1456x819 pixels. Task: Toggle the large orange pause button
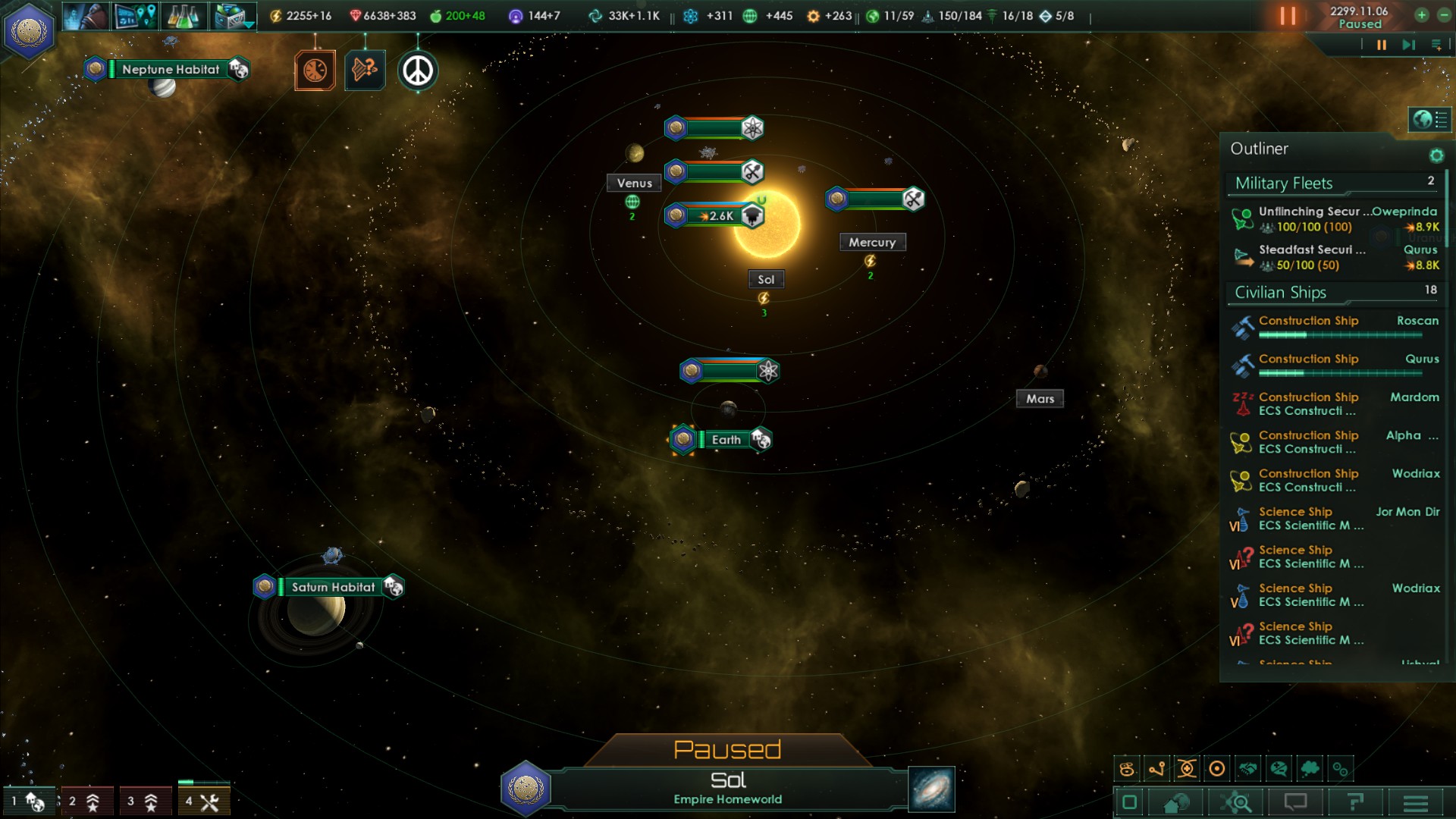click(x=1288, y=16)
